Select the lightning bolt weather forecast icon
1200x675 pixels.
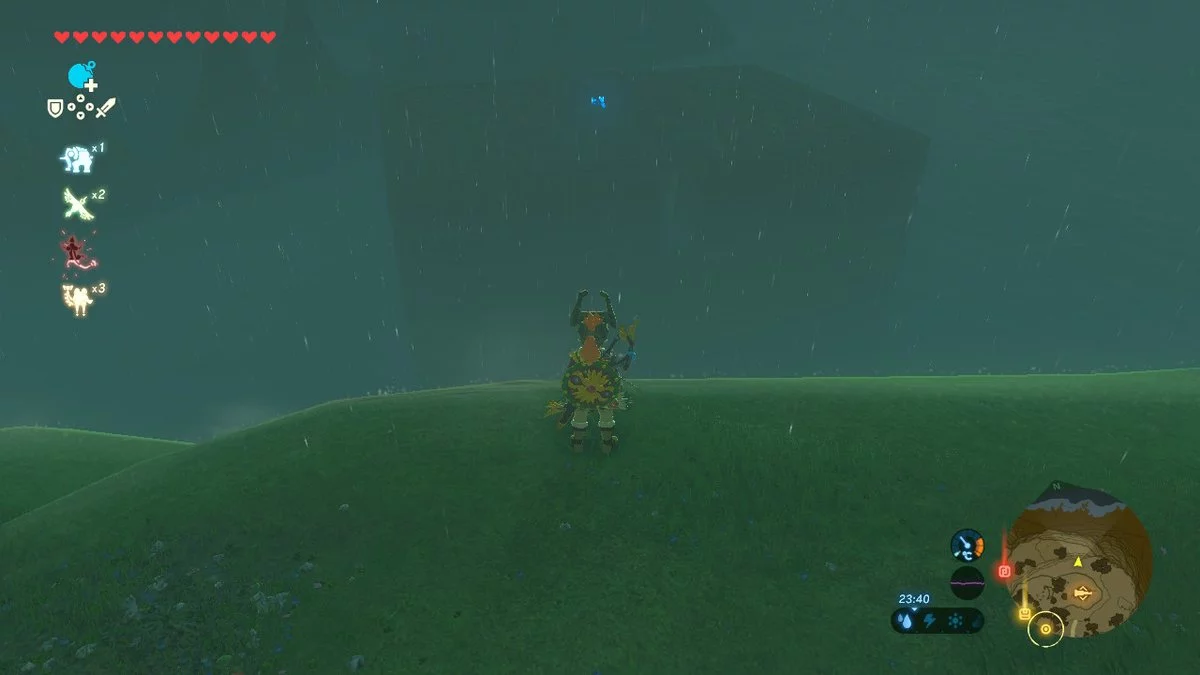930,621
